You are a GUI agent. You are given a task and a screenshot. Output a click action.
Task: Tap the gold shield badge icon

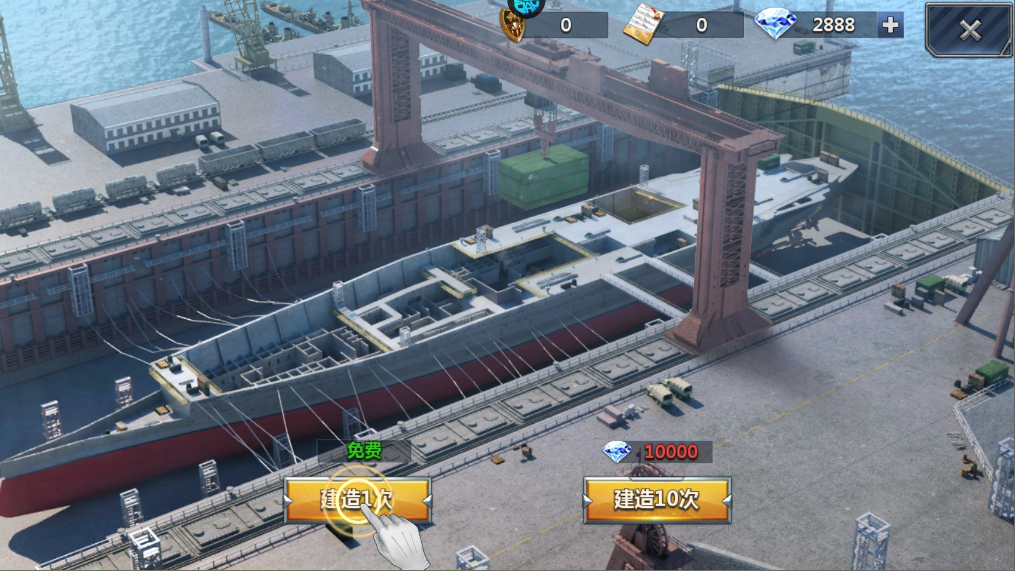click(514, 26)
